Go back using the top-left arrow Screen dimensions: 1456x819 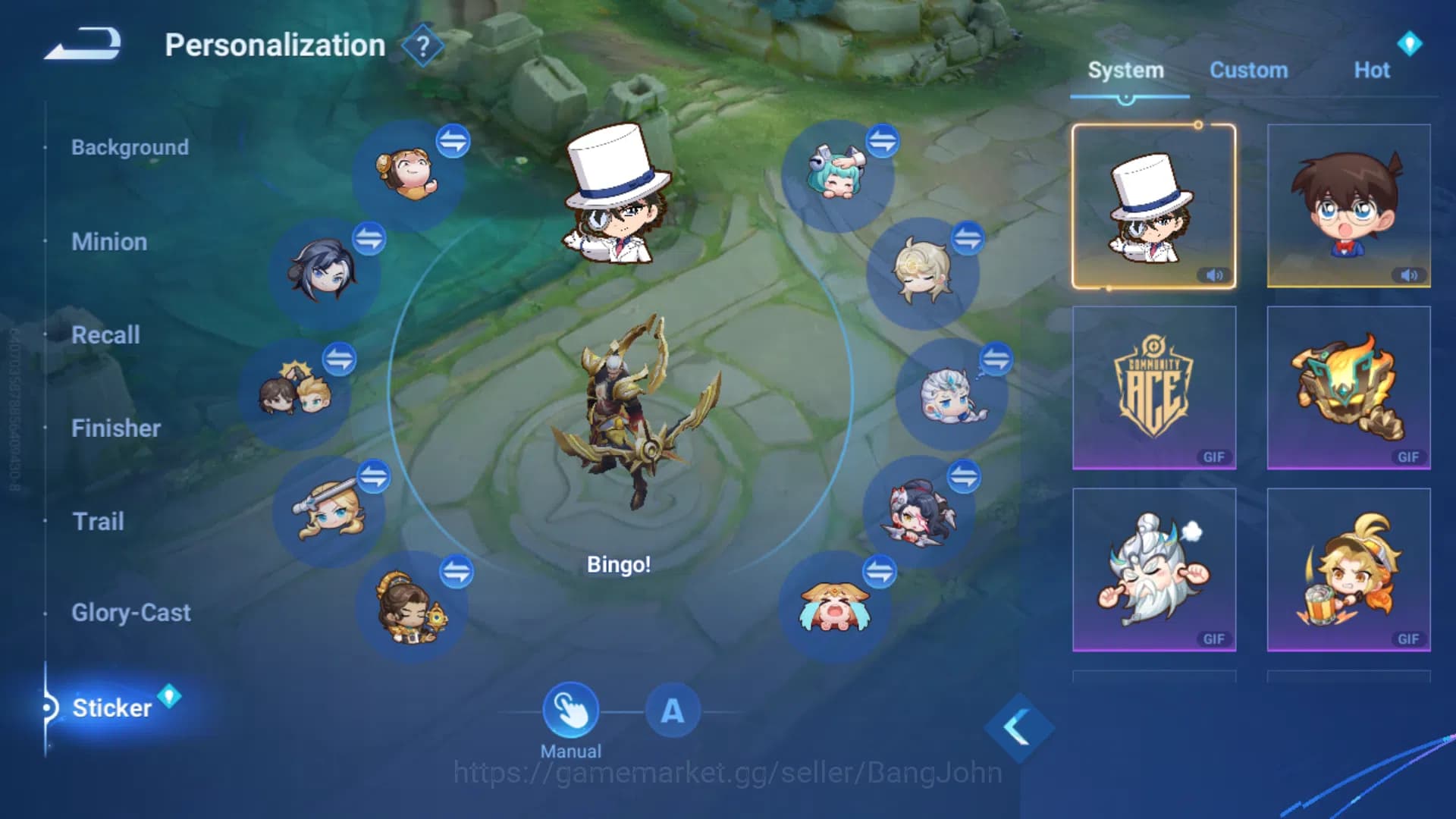pos(83,44)
